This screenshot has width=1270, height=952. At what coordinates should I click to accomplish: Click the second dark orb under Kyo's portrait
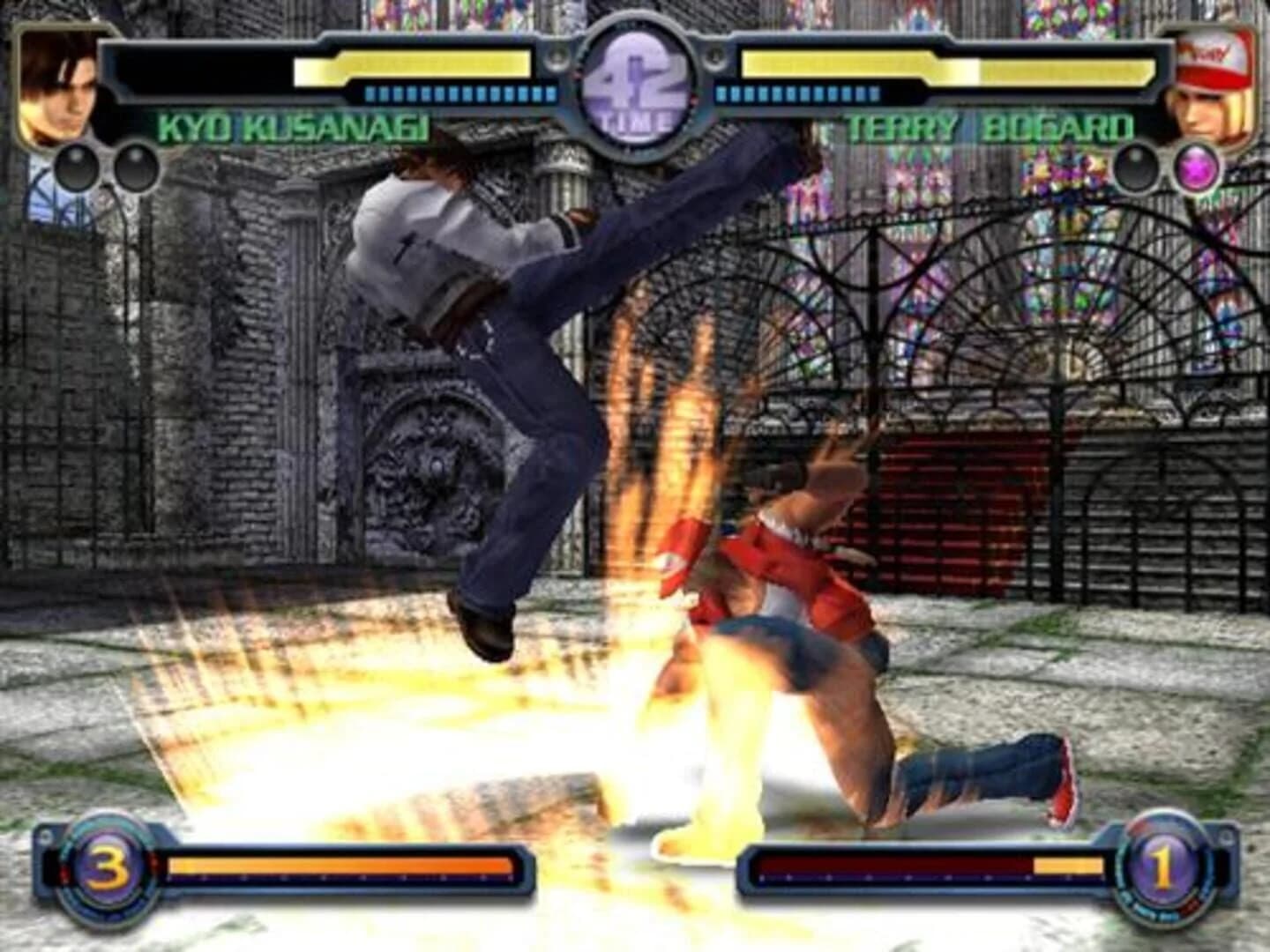coord(134,164)
